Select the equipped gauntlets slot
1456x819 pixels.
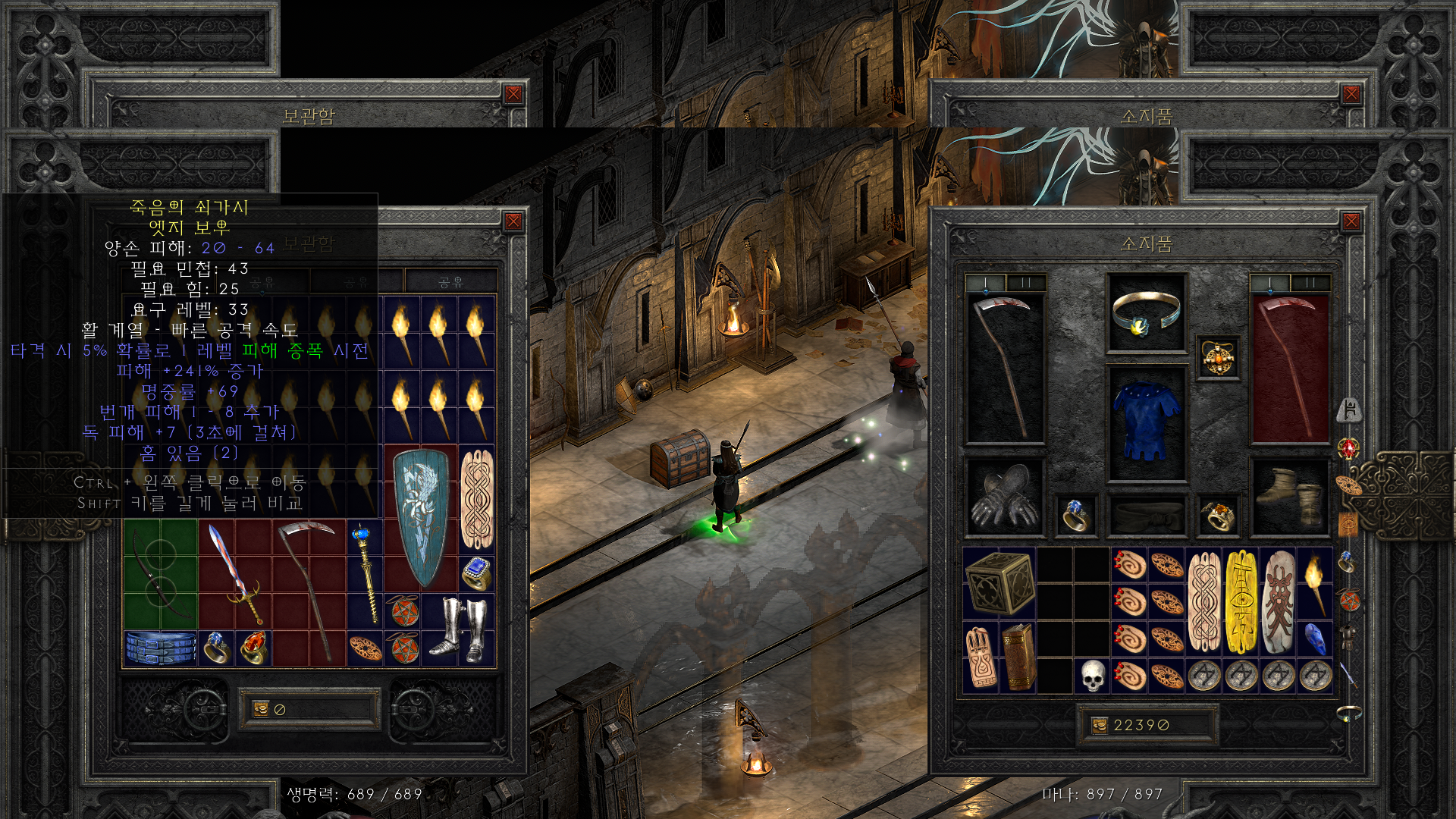pyautogui.click(x=1004, y=497)
